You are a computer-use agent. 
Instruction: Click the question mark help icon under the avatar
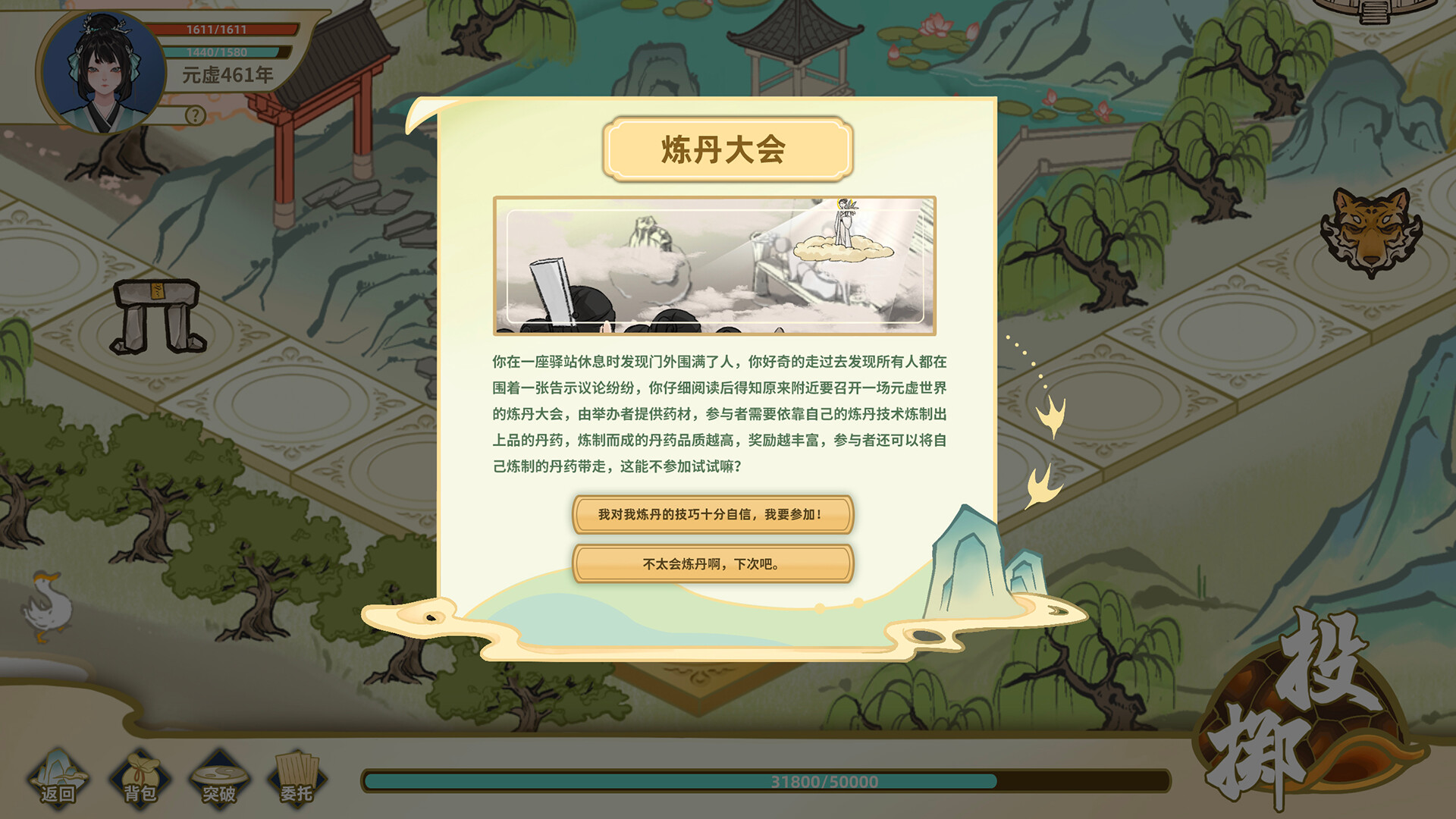(196, 116)
